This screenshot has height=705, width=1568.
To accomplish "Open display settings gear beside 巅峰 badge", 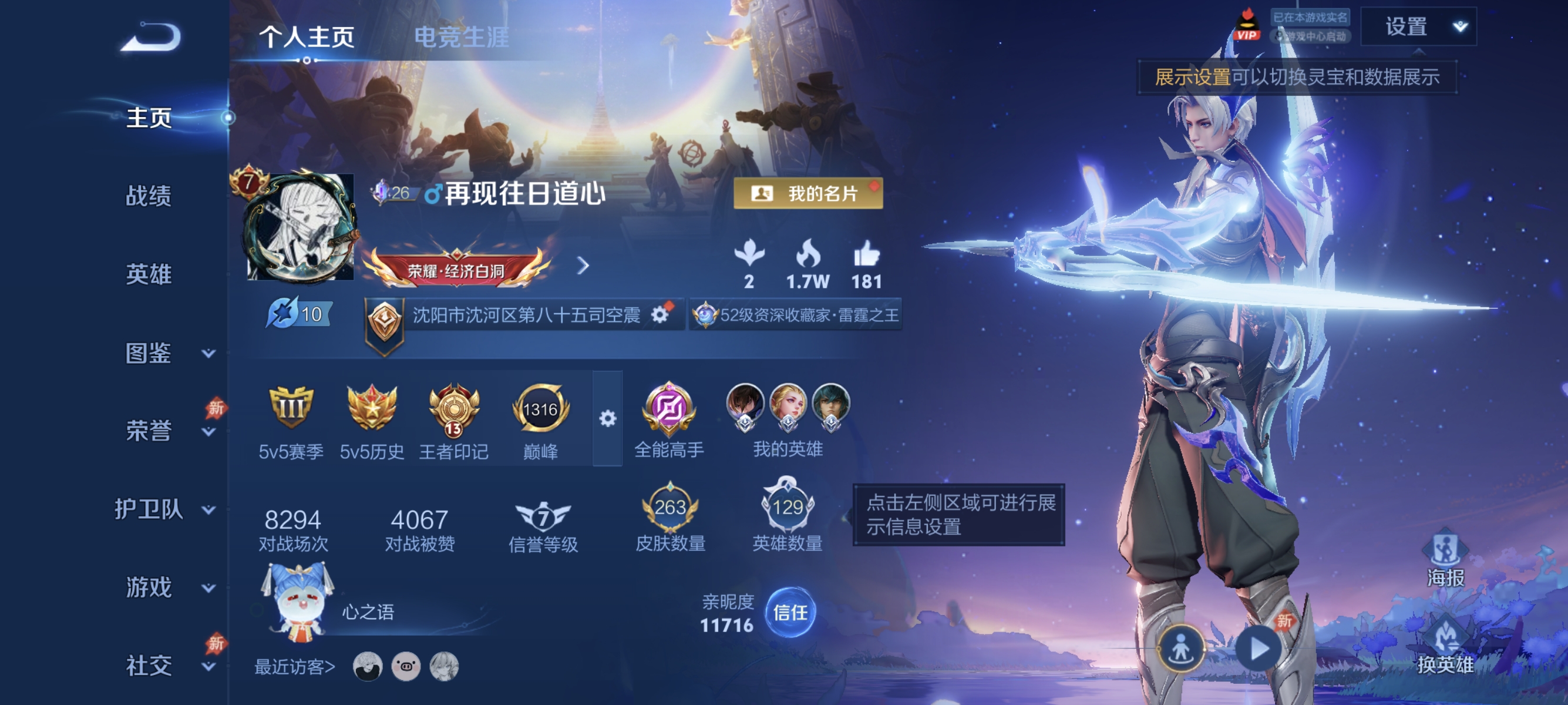I will click(607, 419).
